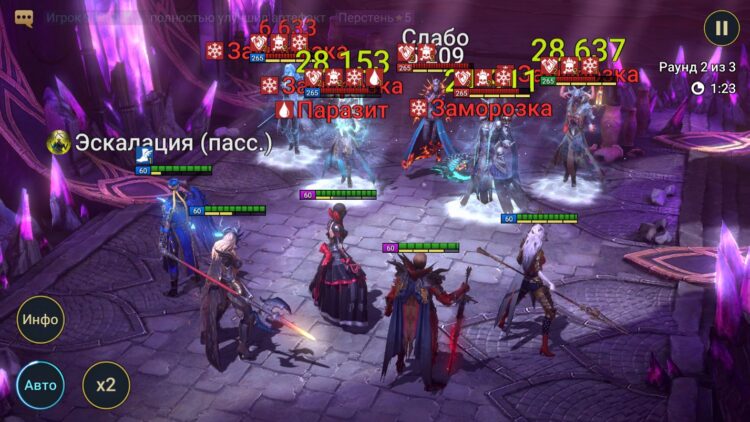This screenshot has height=422, width=750.
Task: Pause the battle
Action: point(721,27)
